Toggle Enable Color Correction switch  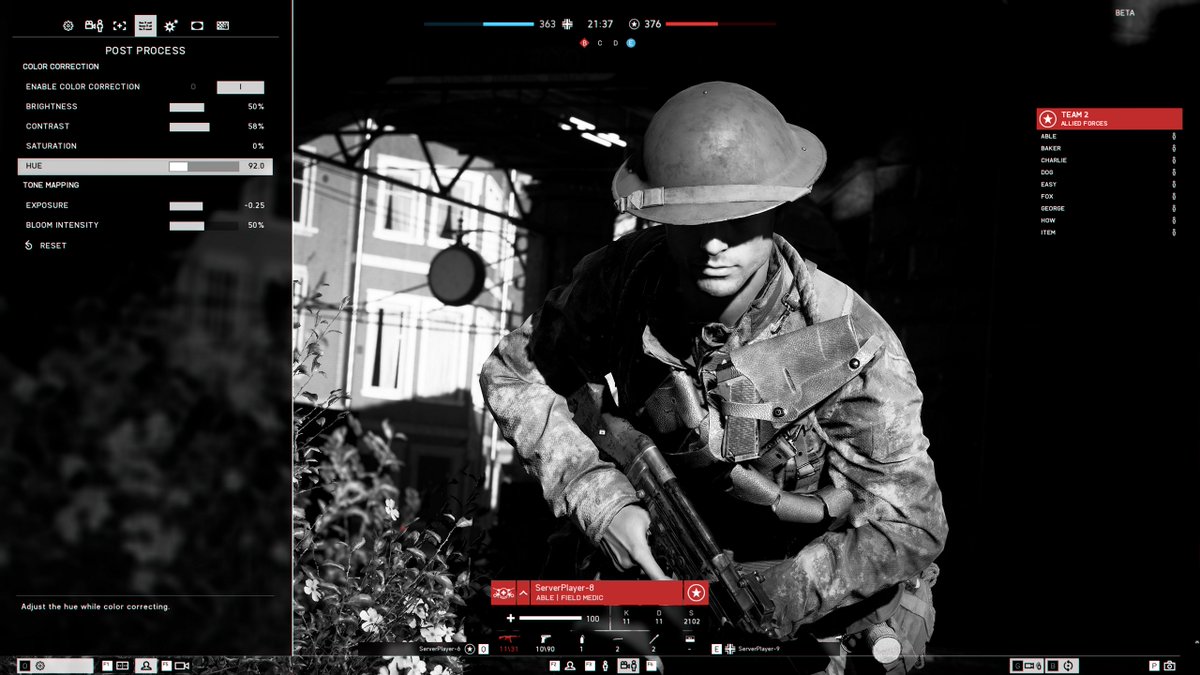coord(240,87)
